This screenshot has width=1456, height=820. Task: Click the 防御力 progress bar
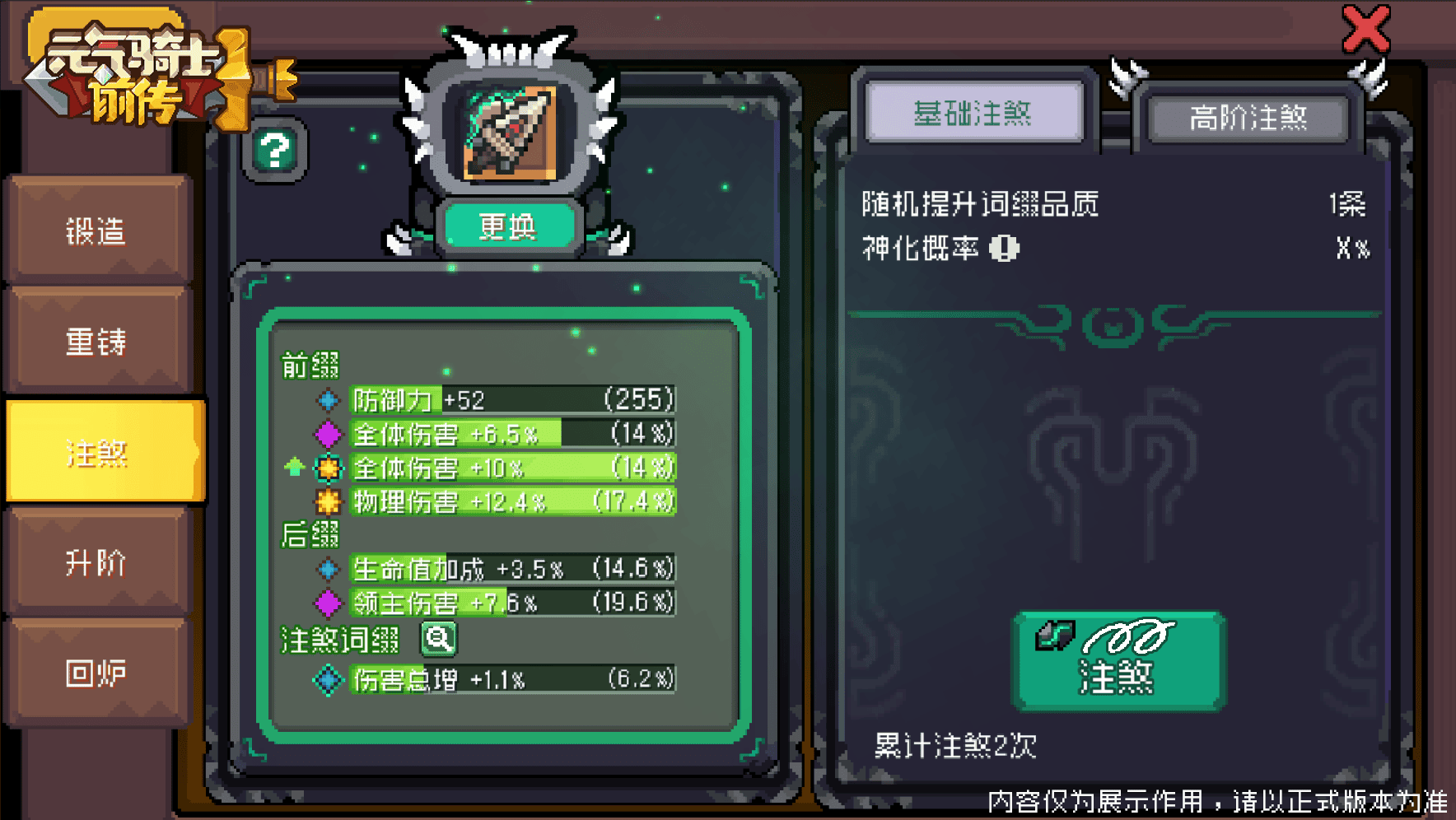[511, 400]
